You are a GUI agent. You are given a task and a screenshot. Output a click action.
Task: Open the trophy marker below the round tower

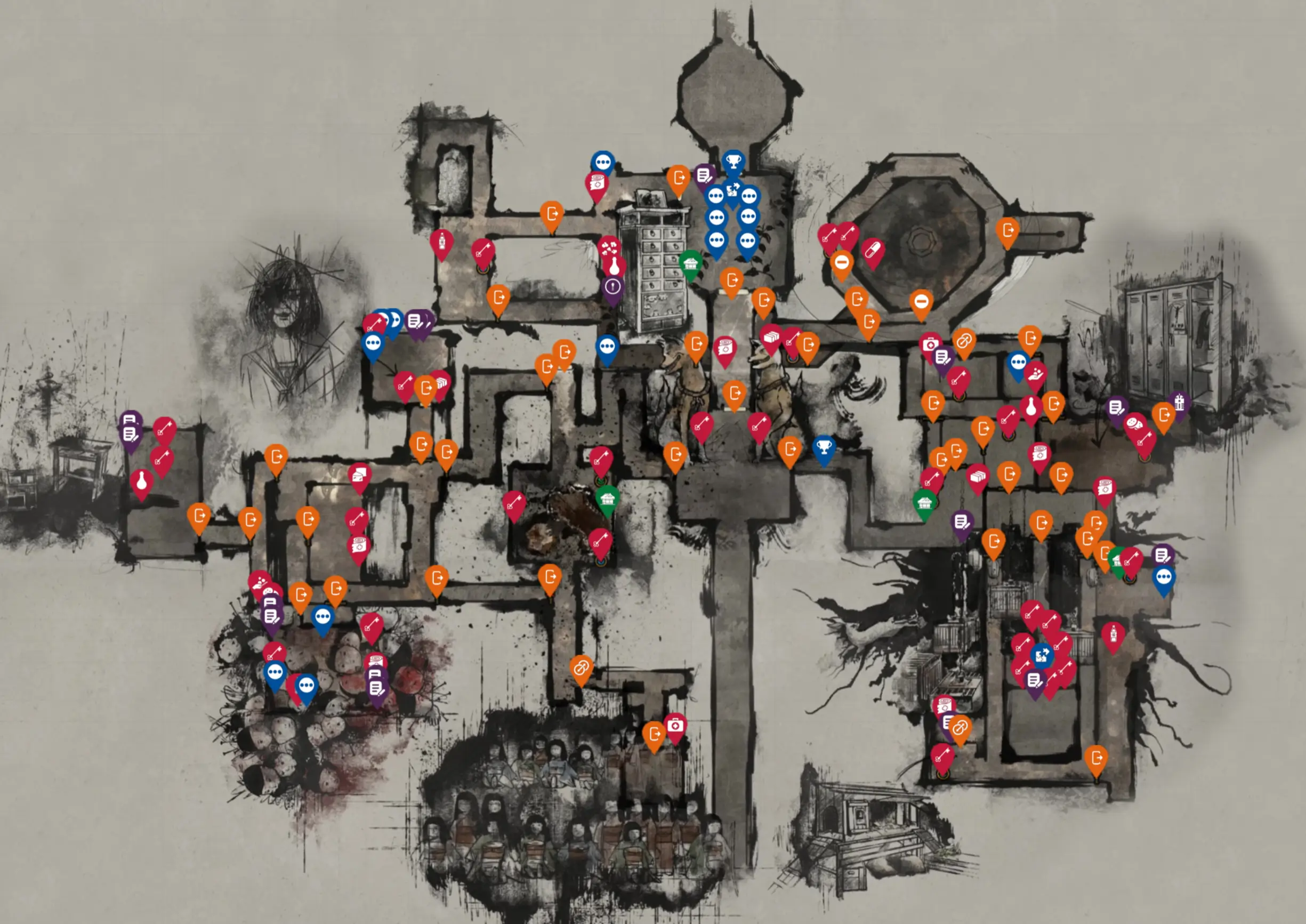pyautogui.click(x=733, y=162)
